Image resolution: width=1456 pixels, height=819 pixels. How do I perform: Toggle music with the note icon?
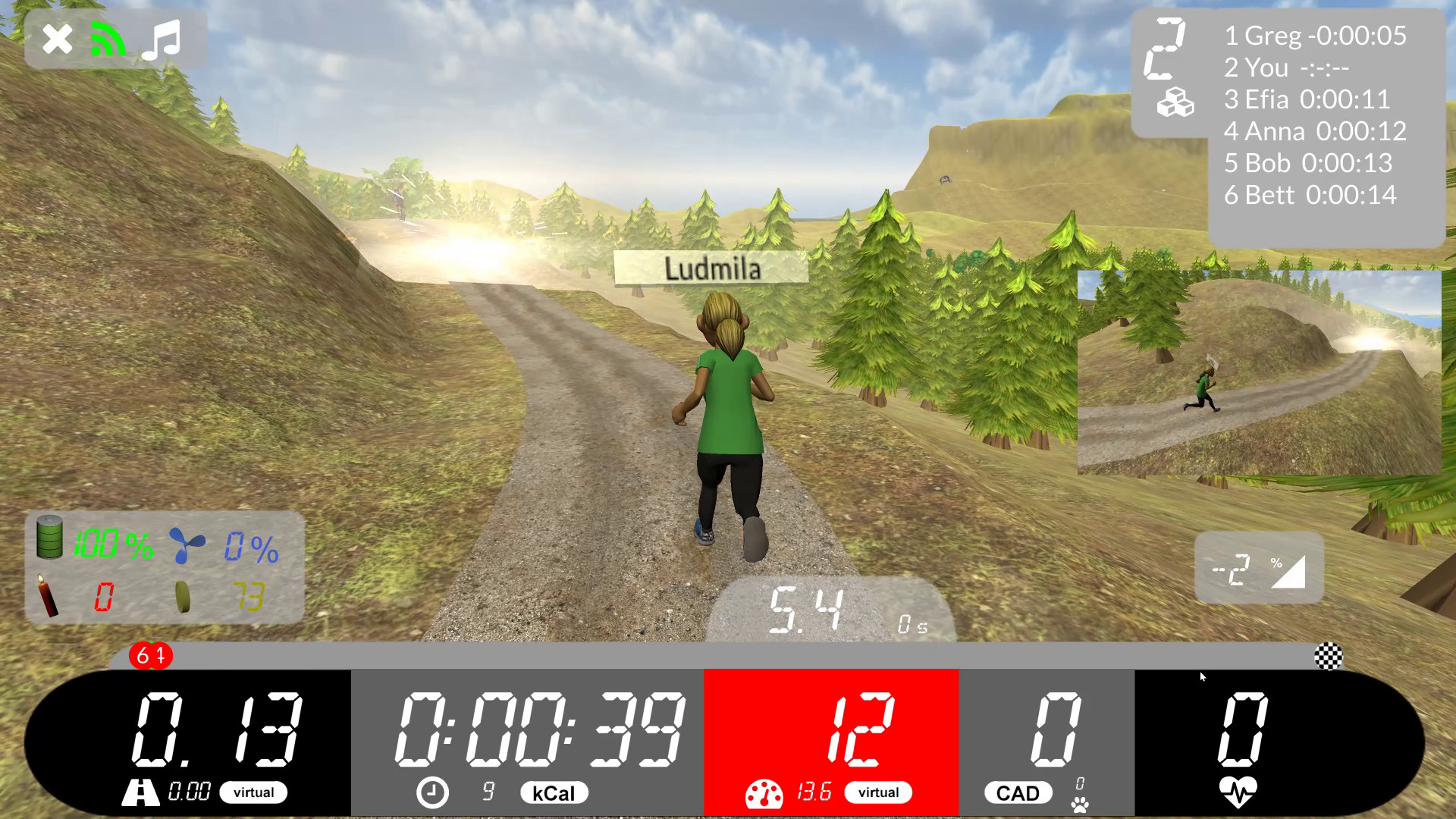pyautogui.click(x=162, y=39)
